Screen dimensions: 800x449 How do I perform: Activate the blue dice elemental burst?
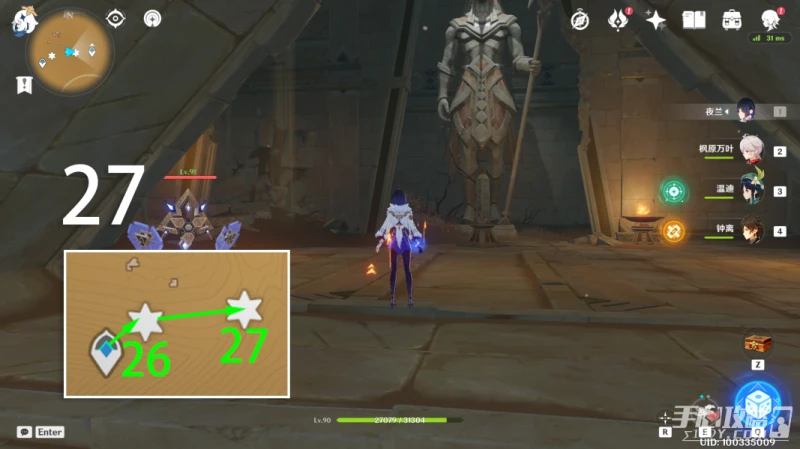click(x=757, y=402)
